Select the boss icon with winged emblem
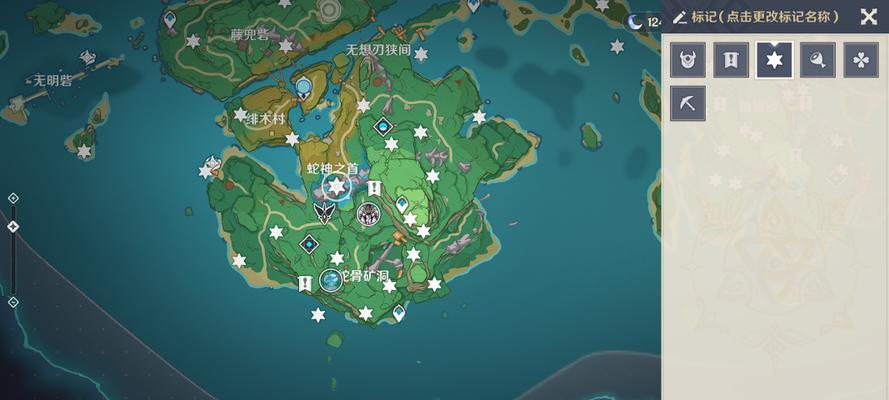Viewport: 889px width, 400px height. [x=324, y=212]
